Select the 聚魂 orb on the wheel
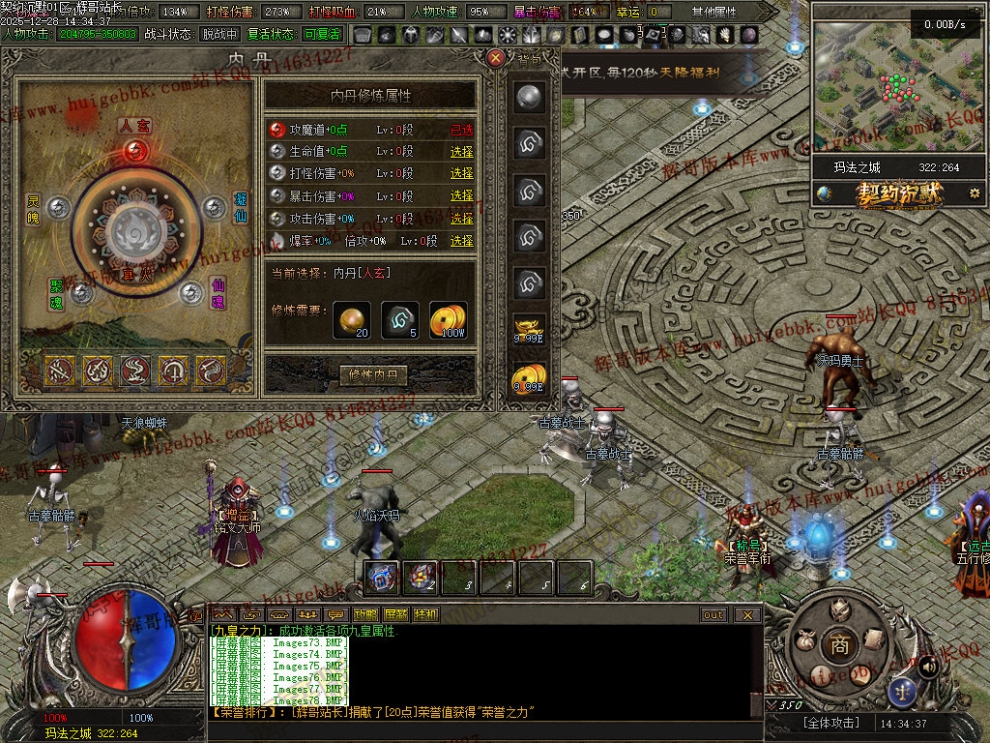The width and height of the screenshot is (990, 743). [82, 292]
